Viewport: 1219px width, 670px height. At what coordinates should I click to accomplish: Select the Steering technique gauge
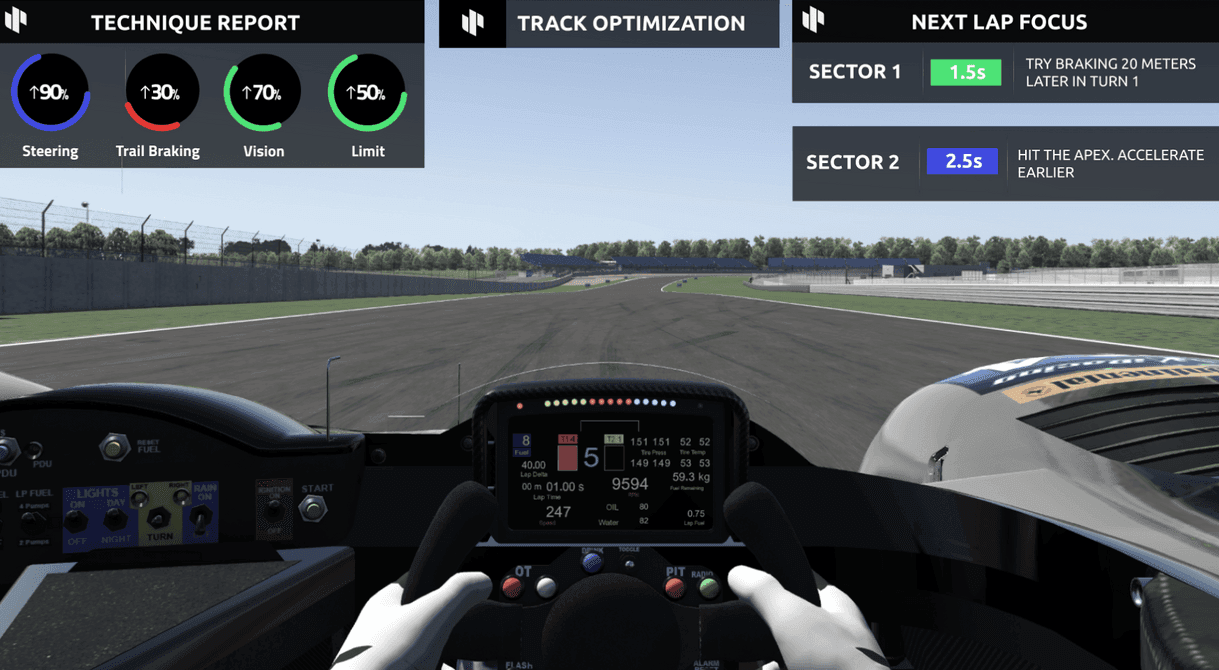click(50, 93)
